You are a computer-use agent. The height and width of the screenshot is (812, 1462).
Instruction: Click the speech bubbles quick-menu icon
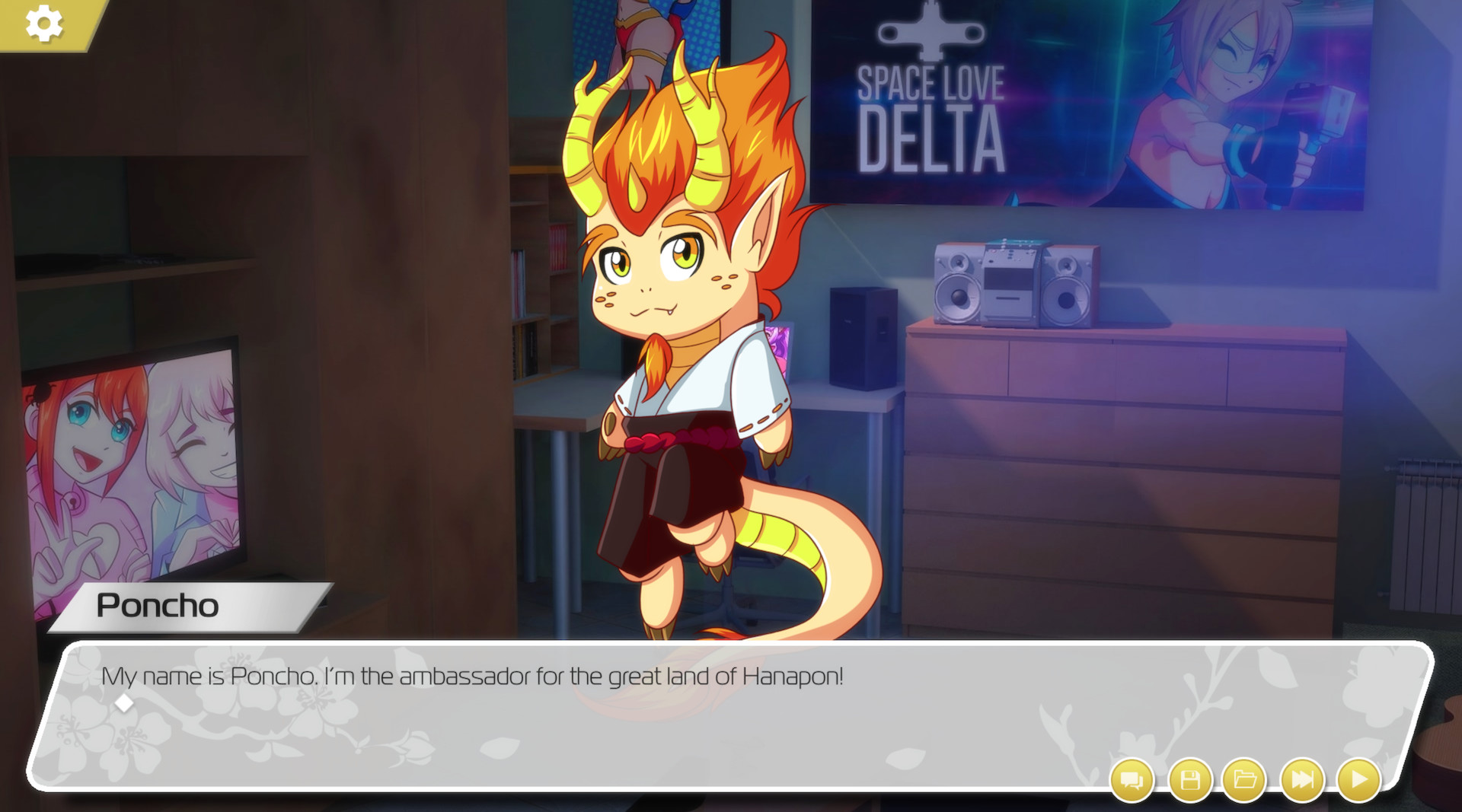click(1132, 779)
